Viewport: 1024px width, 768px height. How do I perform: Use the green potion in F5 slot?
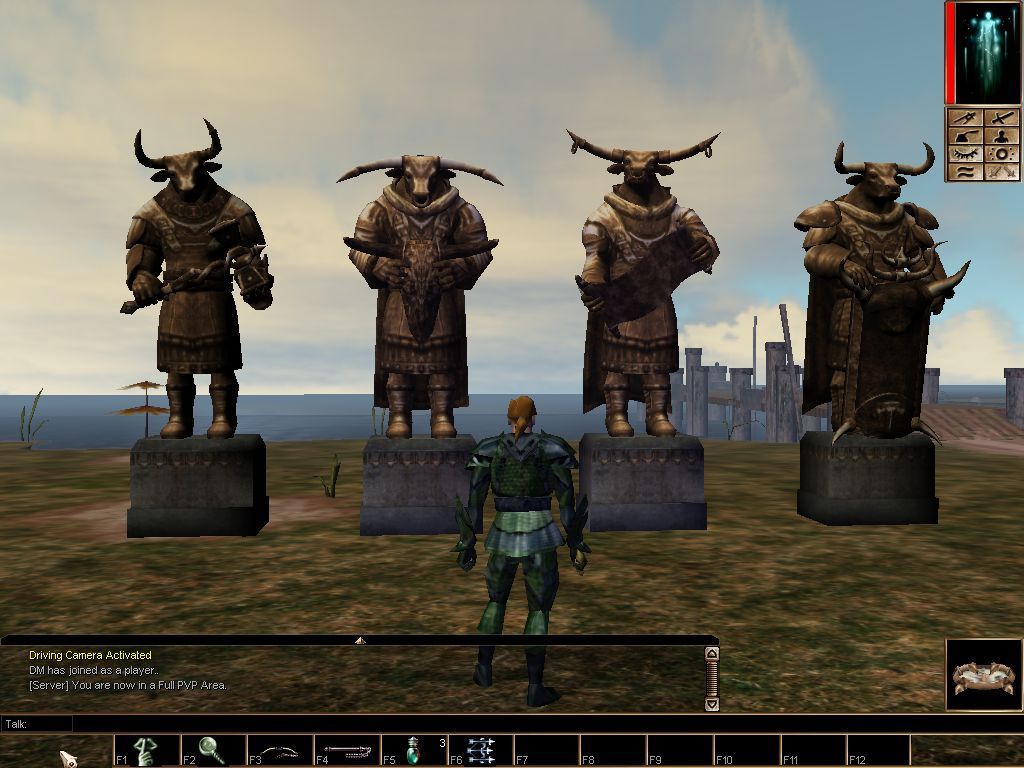tap(414, 750)
